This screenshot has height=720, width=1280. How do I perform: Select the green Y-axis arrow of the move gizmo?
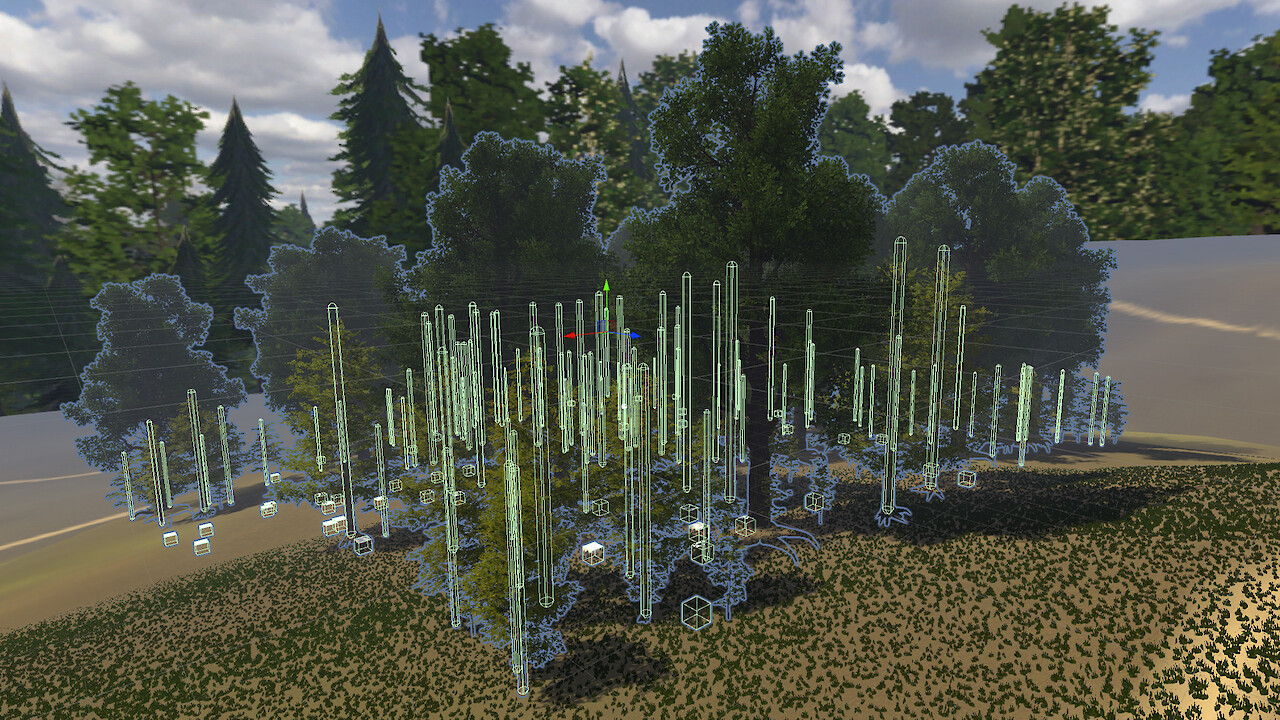[x=605, y=289]
